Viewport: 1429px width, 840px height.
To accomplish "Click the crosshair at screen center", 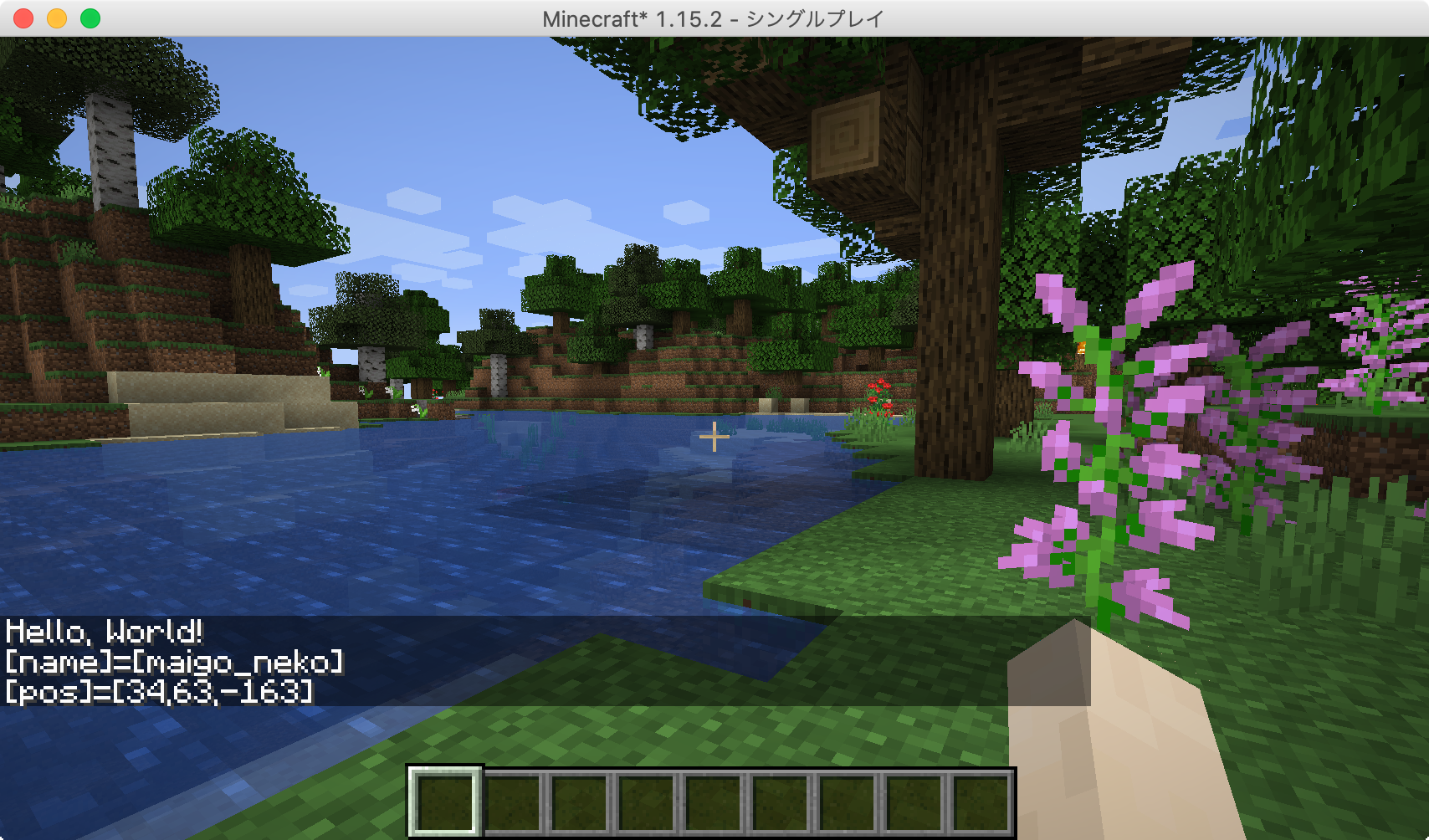I will tap(714, 436).
